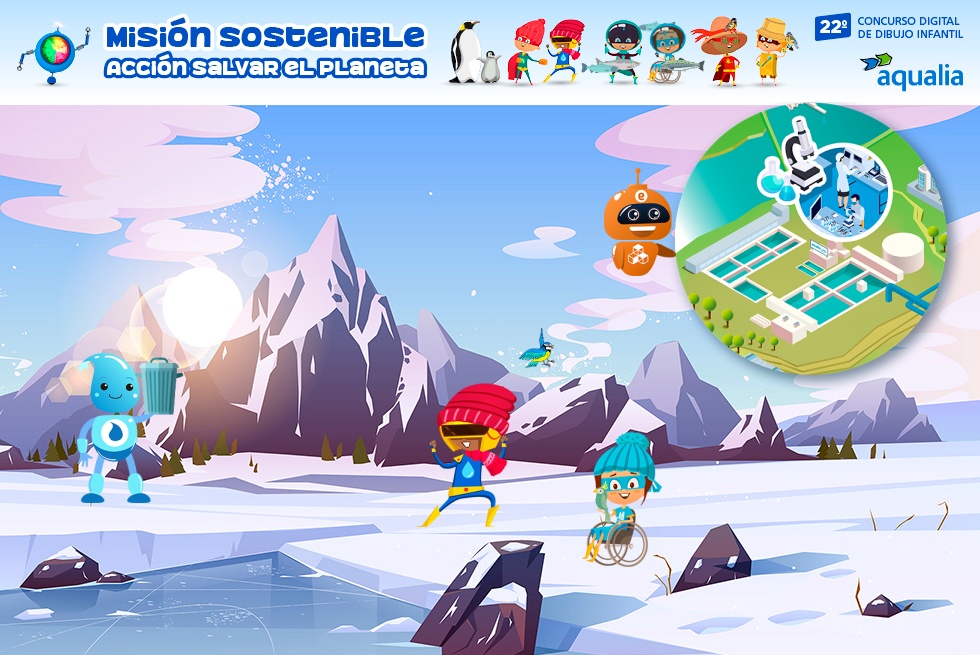Click the globe robot mascot icon in the header
This screenshot has height=655, width=980.
pyautogui.click(x=54, y=52)
